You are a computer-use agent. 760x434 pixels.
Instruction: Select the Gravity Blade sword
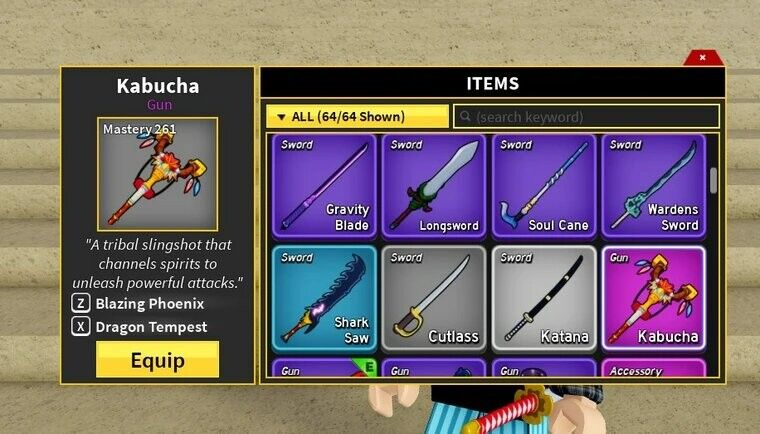324,185
